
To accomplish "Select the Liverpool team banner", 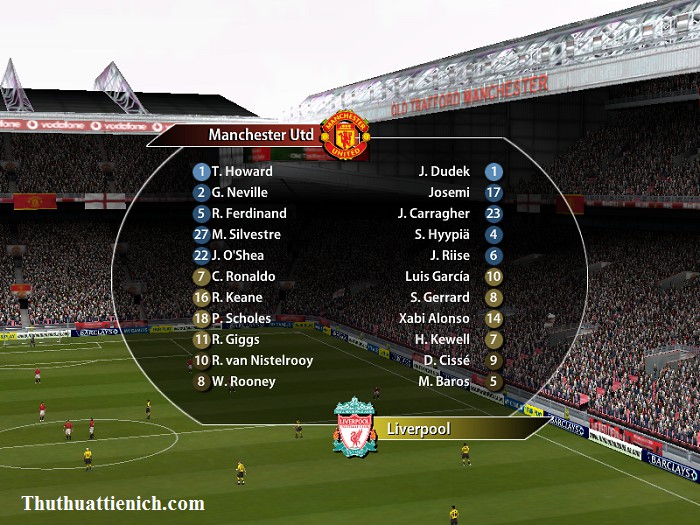I will tap(418, 430).
